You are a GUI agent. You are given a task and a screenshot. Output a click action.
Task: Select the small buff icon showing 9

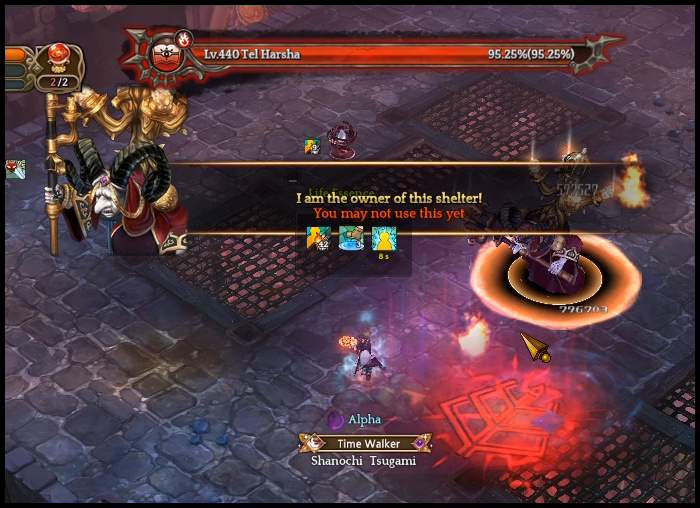(x=312, y=146)
